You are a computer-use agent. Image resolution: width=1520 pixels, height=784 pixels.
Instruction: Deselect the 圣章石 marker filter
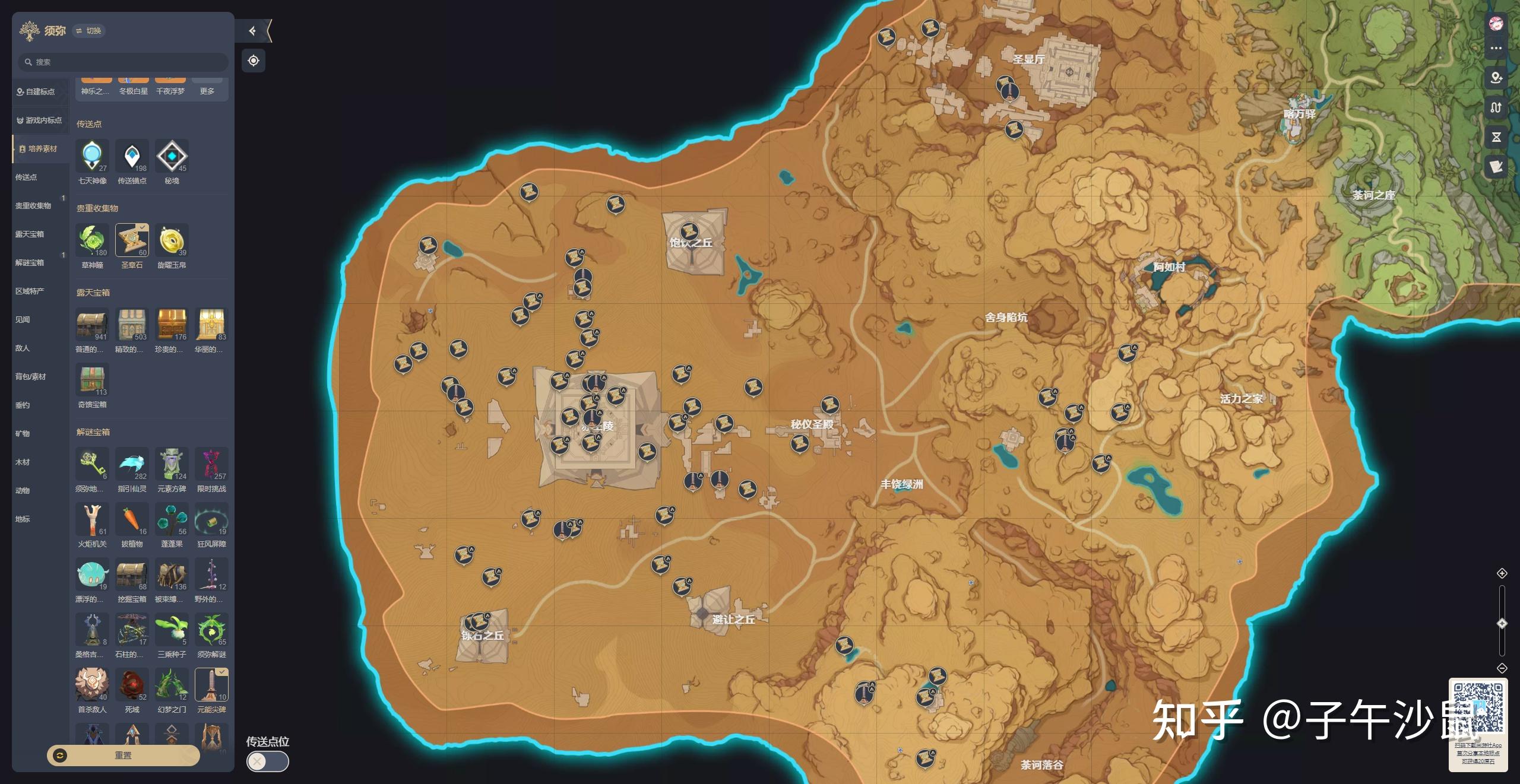(132, 240)
